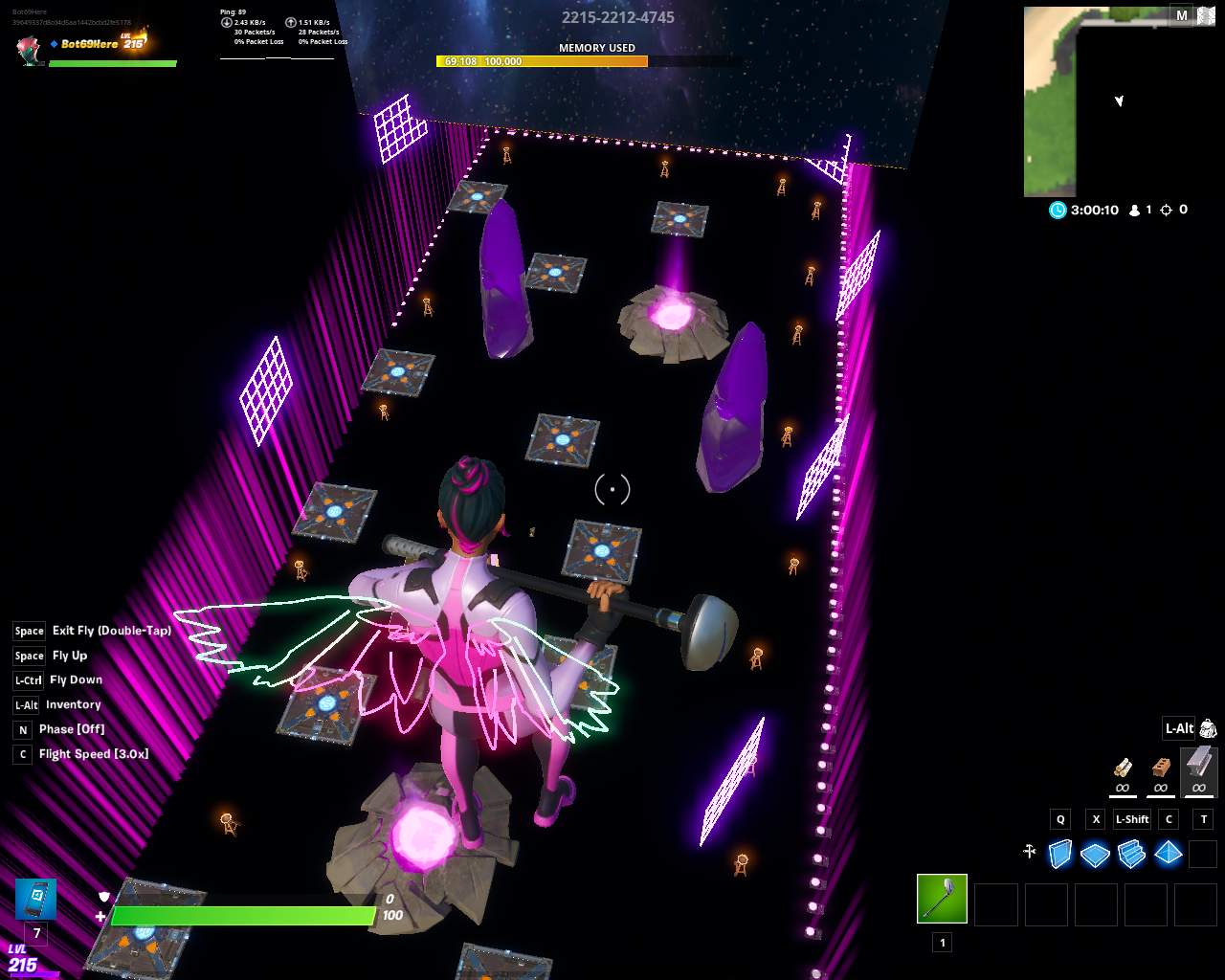Select the roof pyramid build piece icon
Screen dimensions: 1225x980
1169,854
